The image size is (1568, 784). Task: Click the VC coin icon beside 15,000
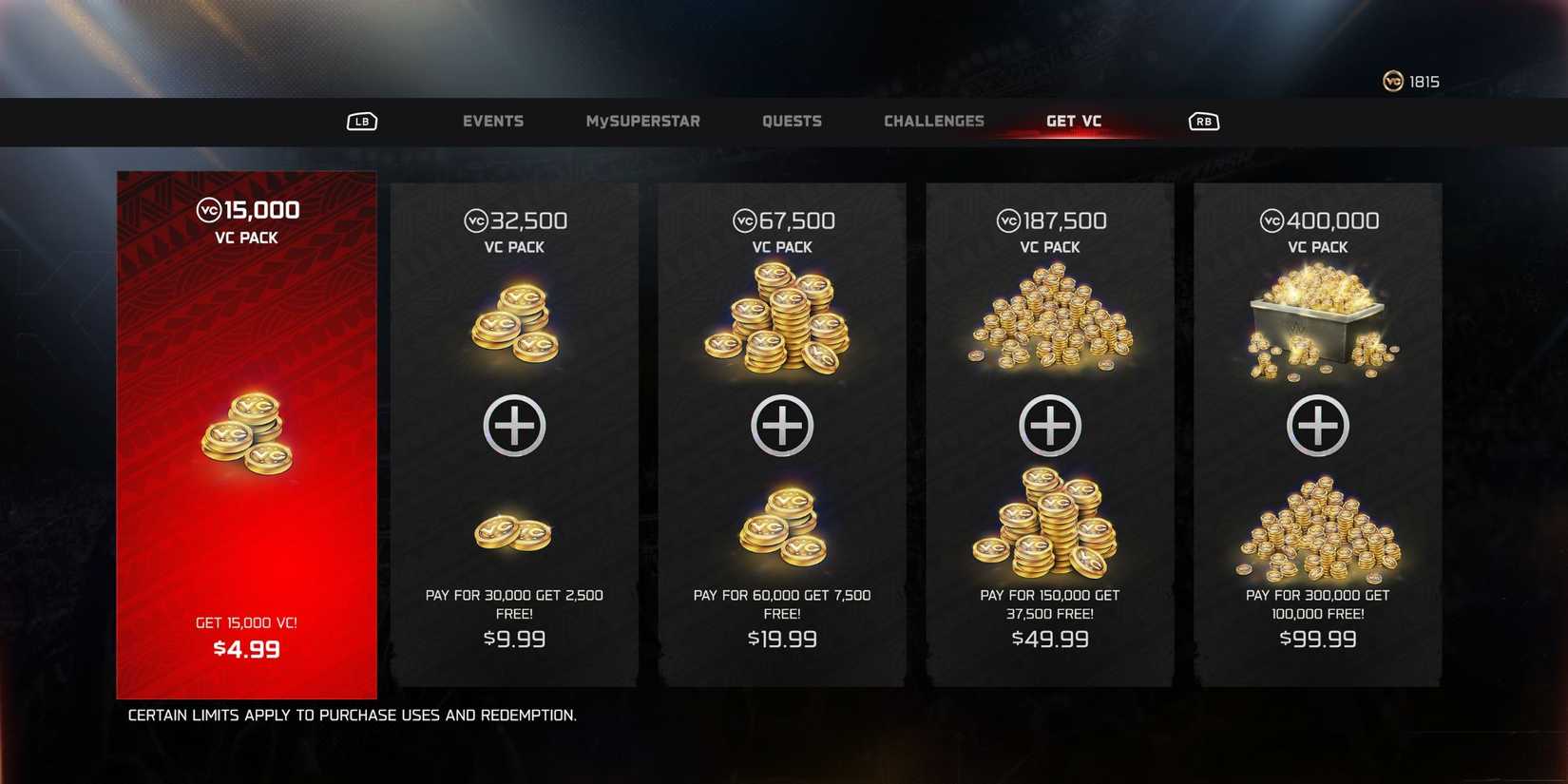(x=208, y=210)
